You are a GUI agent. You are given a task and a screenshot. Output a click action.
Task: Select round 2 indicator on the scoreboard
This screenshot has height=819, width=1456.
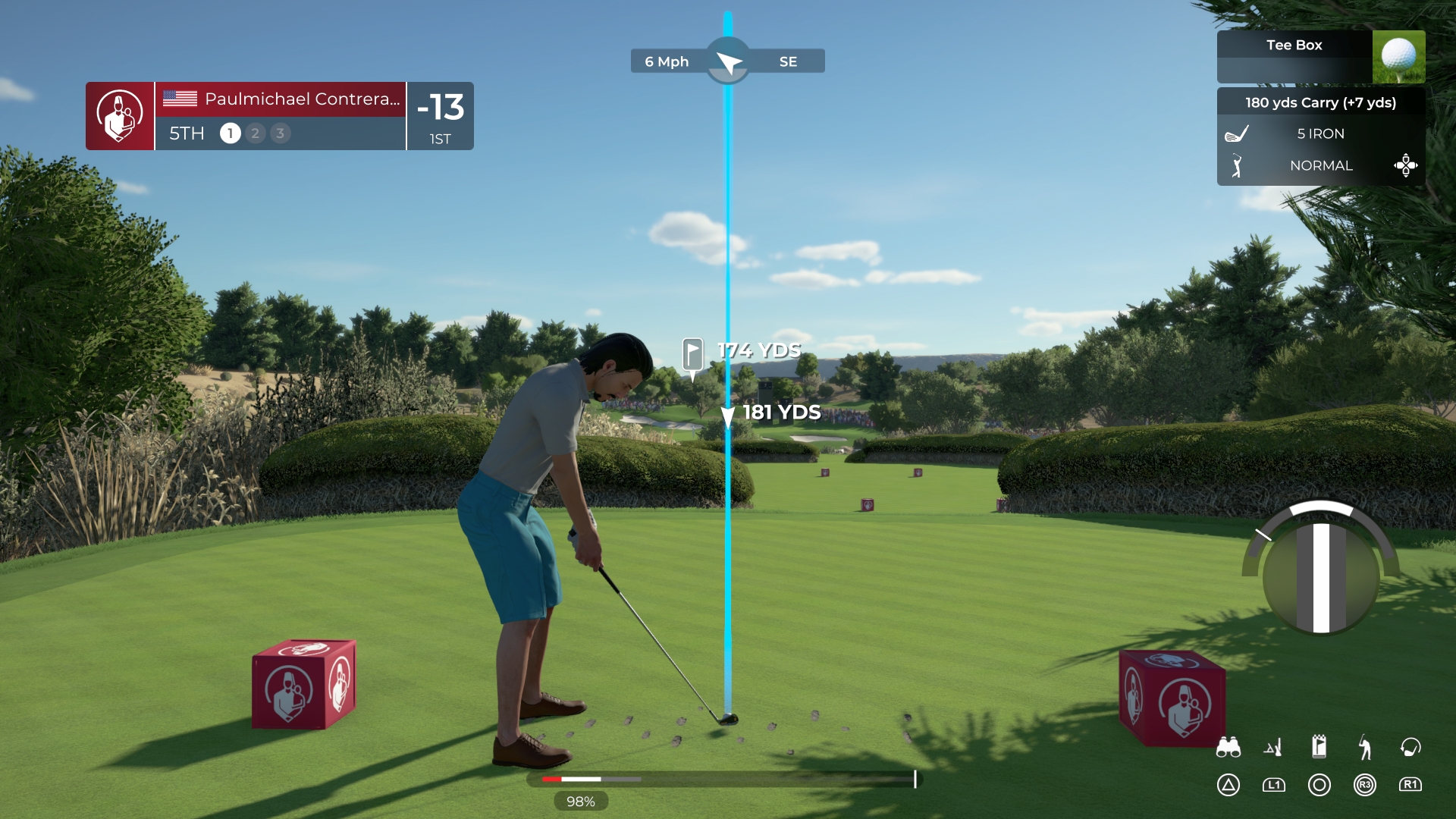(255, 133)
